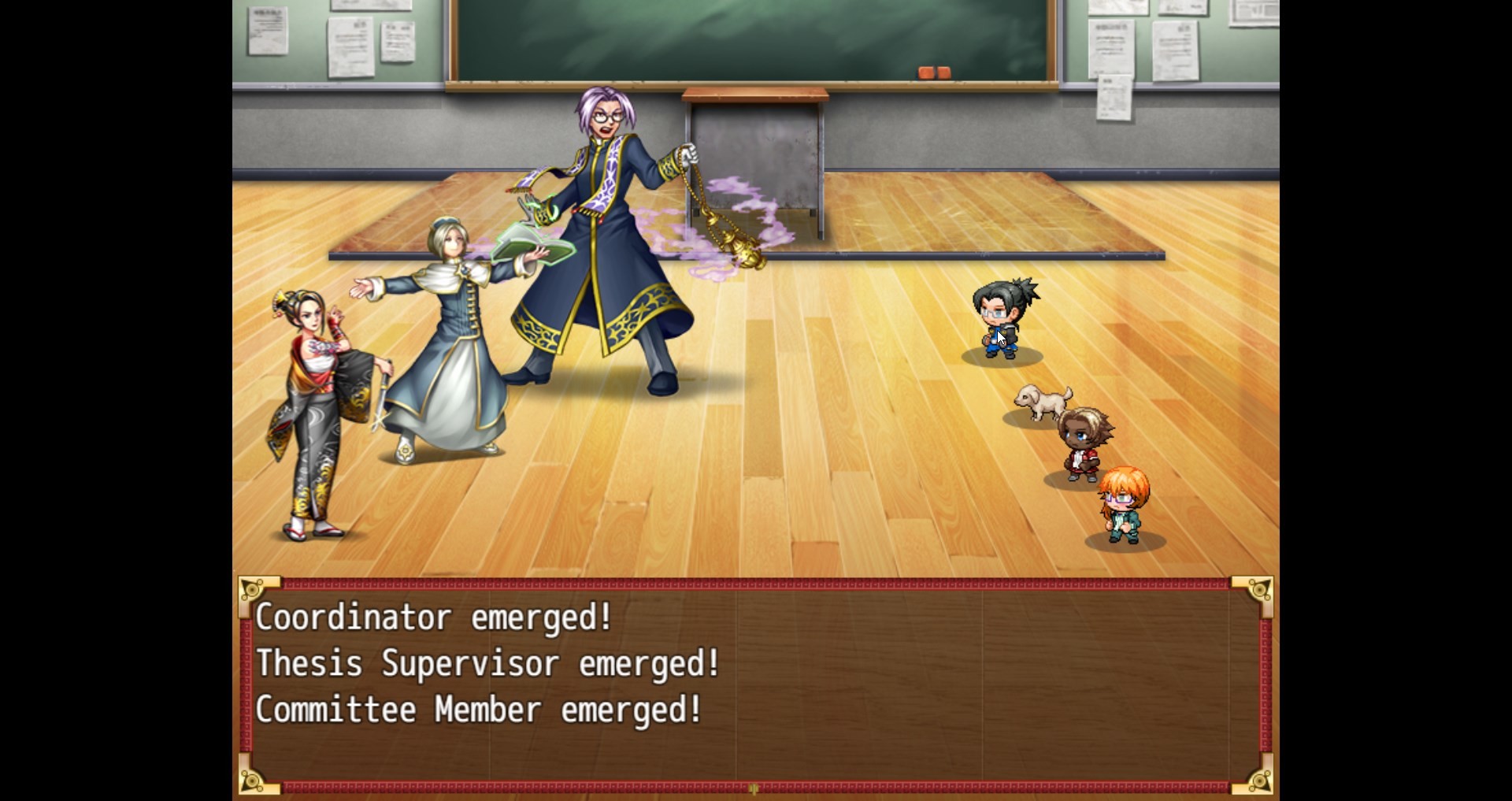Click the 'Thesis Supervisor emerged!' message
The image size is (1512, 801).
(487, 663)
